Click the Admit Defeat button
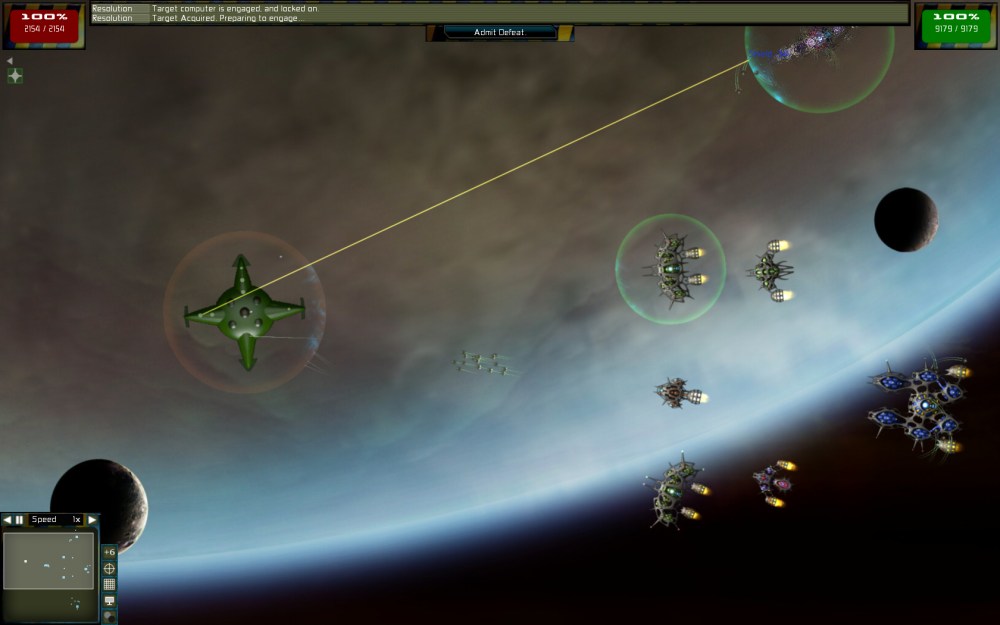The width and height of the screenshot is (1000, 625). pos(499,32)
